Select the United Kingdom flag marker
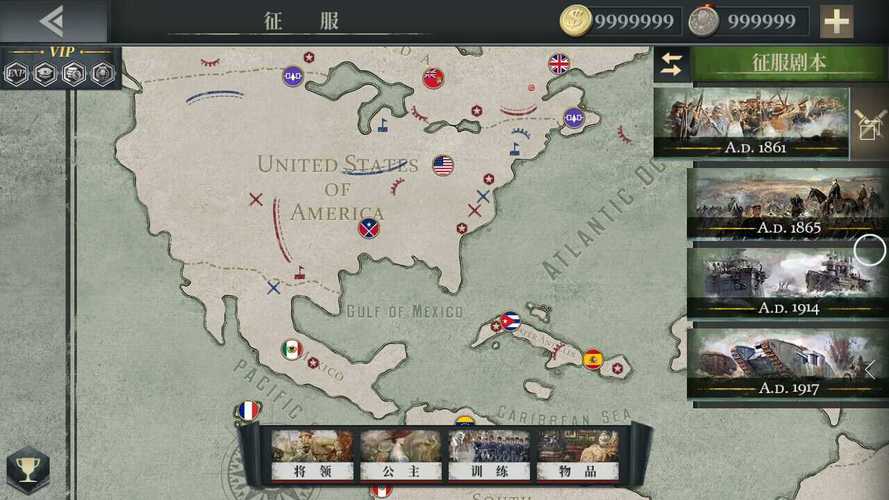 point(559,64)
